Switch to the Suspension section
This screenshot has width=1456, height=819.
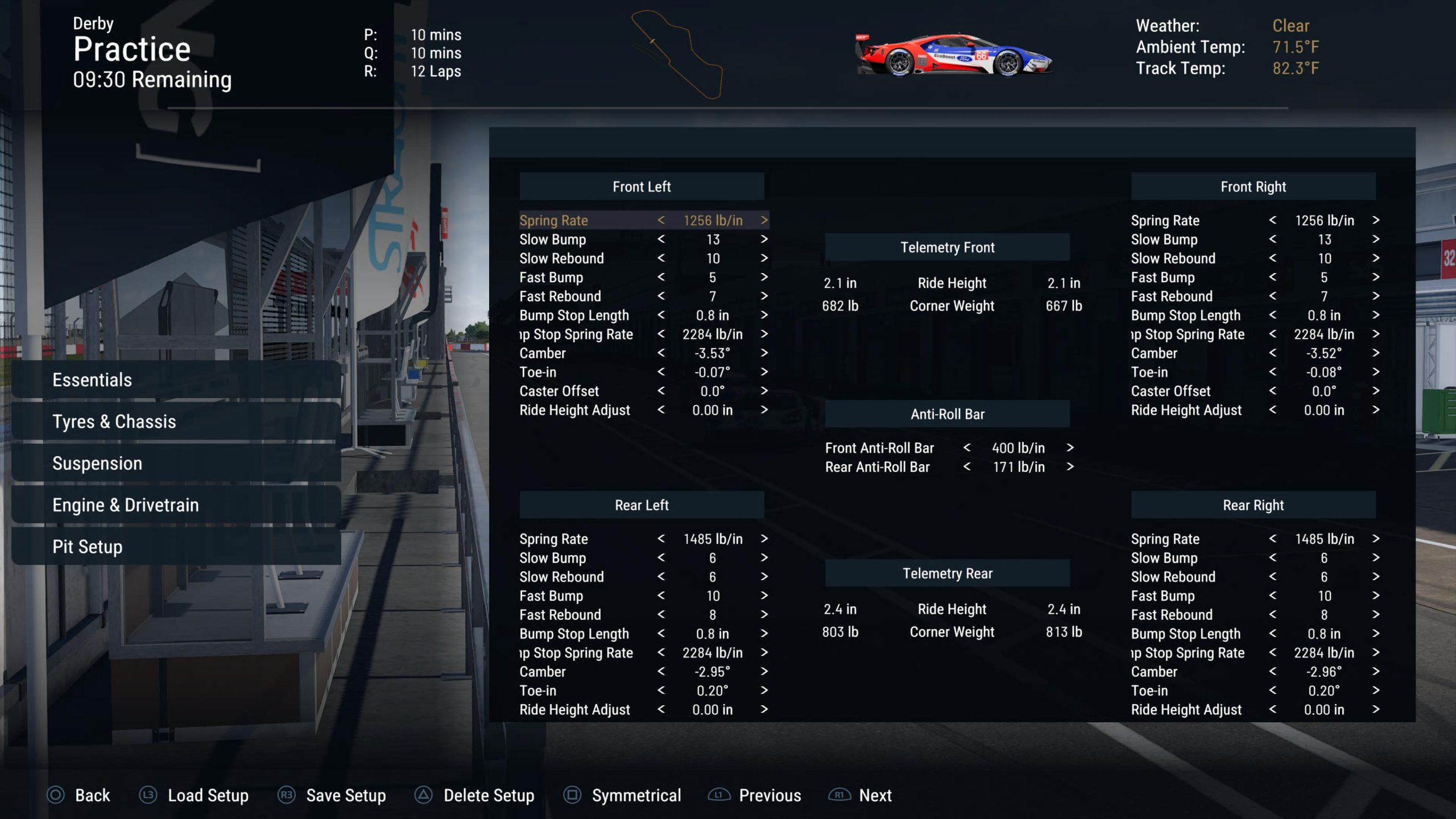coord(176,463)
